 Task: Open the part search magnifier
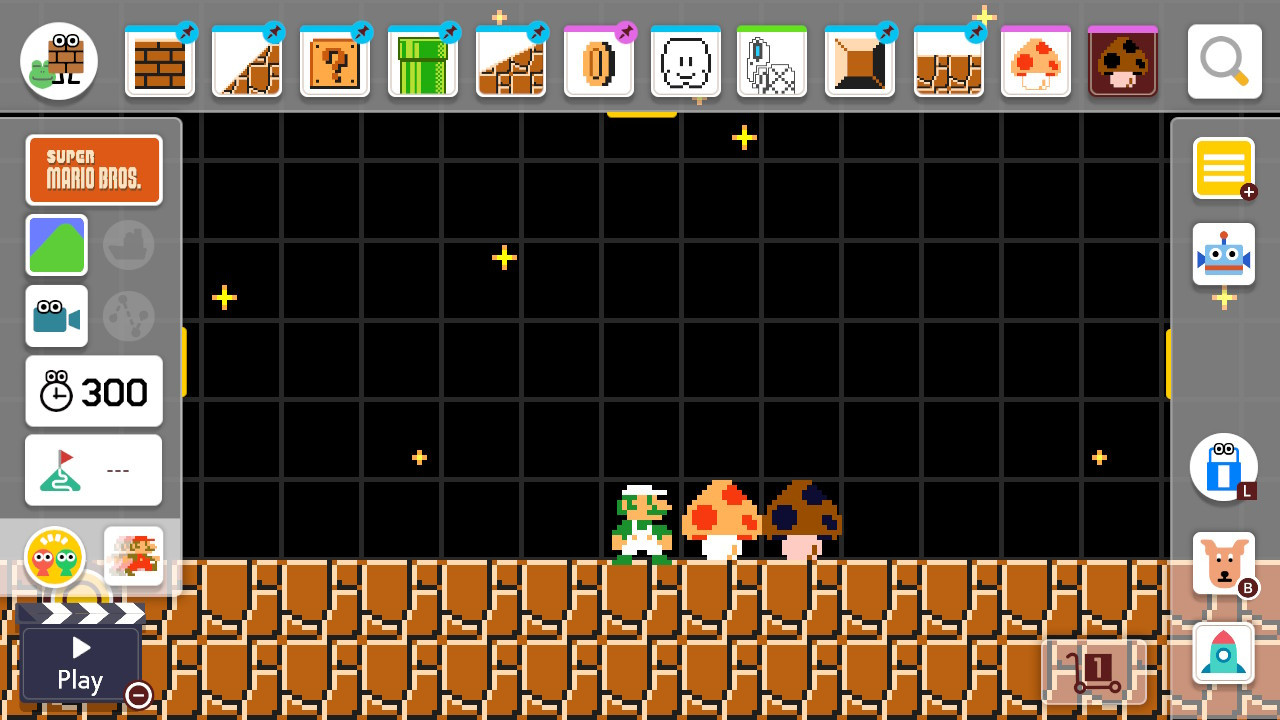pos(1222,60)
